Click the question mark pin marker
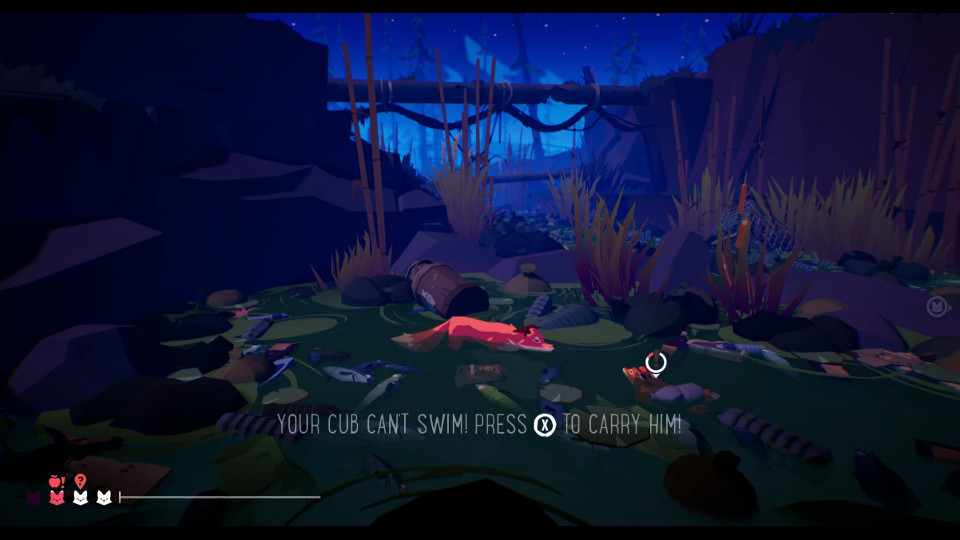The image size is (960, 540). 80,480
